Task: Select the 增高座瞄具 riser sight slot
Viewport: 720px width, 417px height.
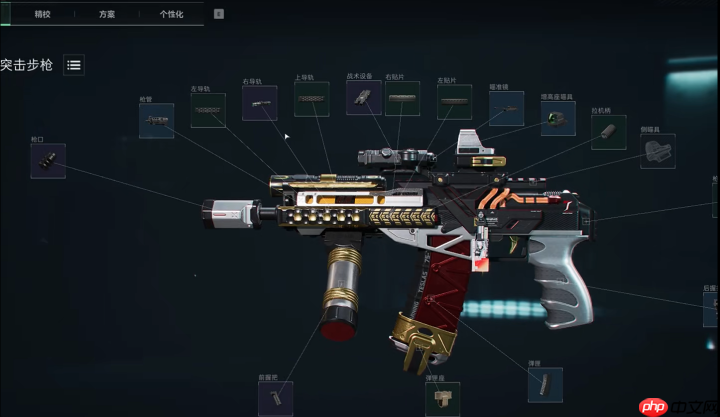Action: pos(558,118)
